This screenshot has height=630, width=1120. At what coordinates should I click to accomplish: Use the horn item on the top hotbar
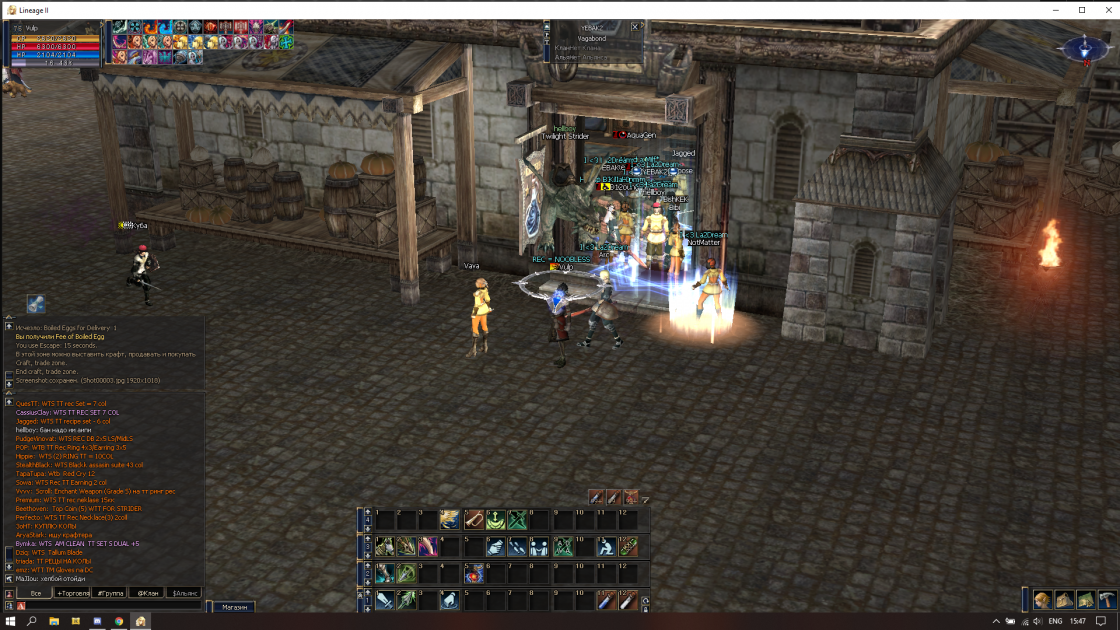(x=474, y=520)
